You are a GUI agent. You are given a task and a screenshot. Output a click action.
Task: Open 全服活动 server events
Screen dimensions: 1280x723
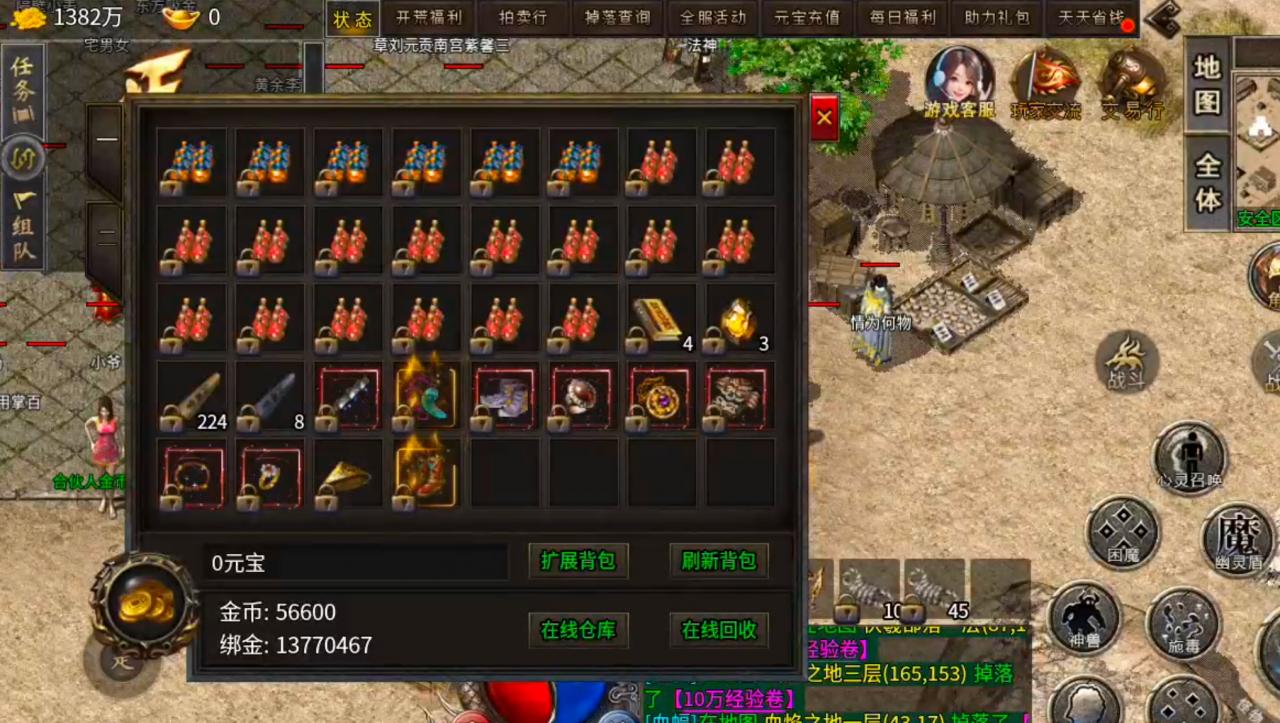[712, 18]
